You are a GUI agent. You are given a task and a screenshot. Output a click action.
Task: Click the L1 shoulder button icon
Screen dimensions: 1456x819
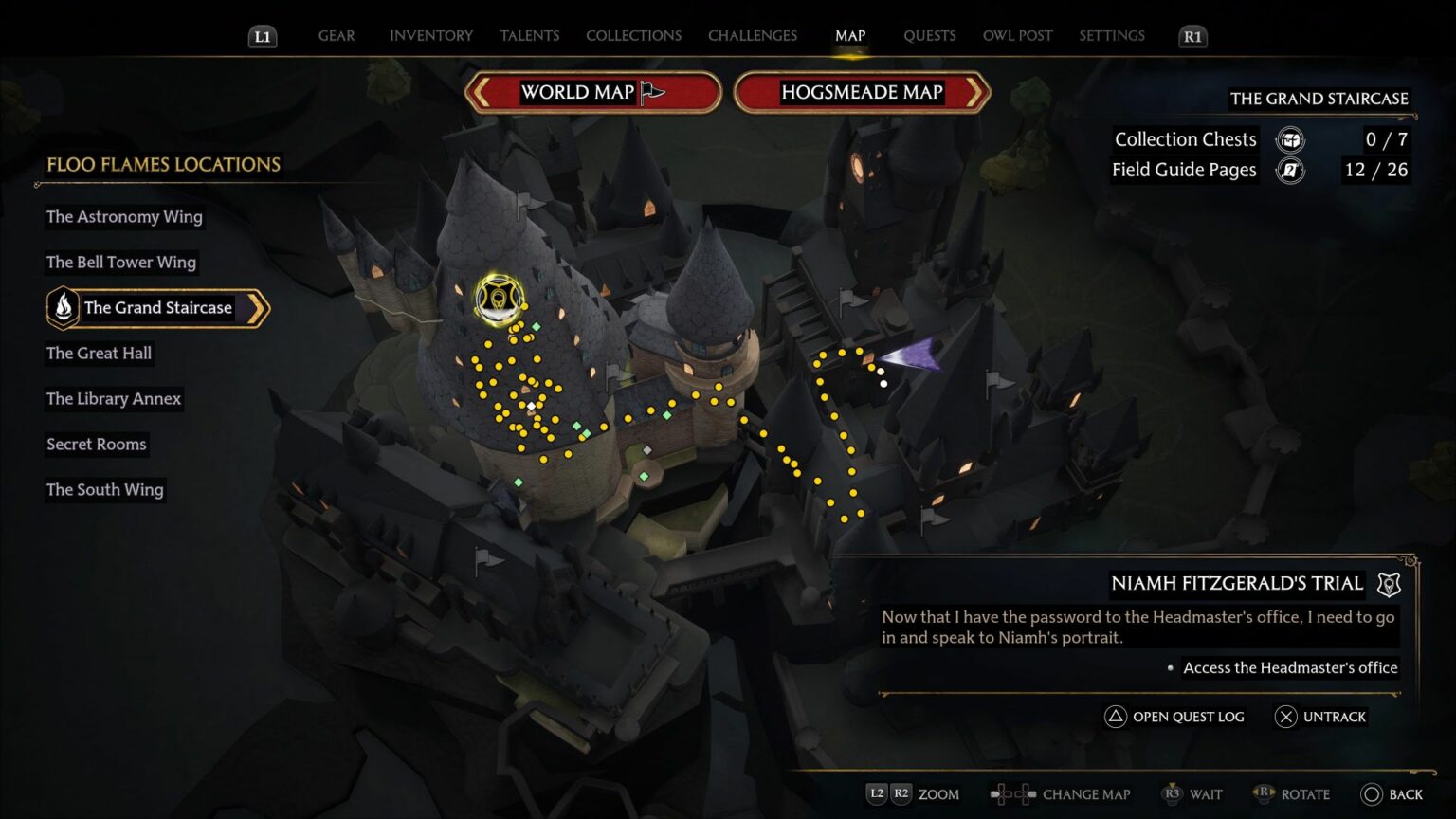(262, 36)
